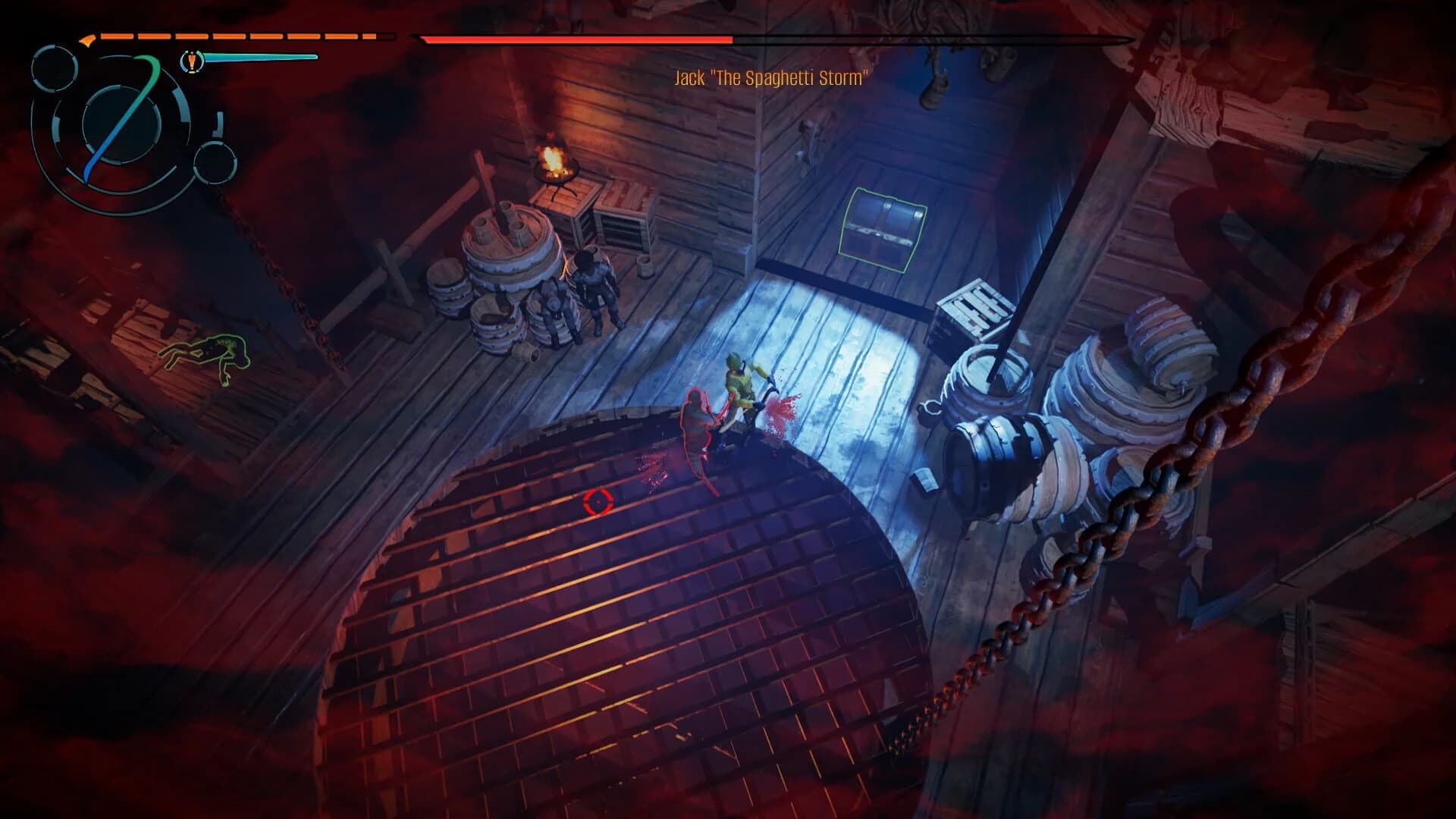Click the red targeting reticle on the ground
Viewport: 1456px width, 819px height.
point(598,500)
